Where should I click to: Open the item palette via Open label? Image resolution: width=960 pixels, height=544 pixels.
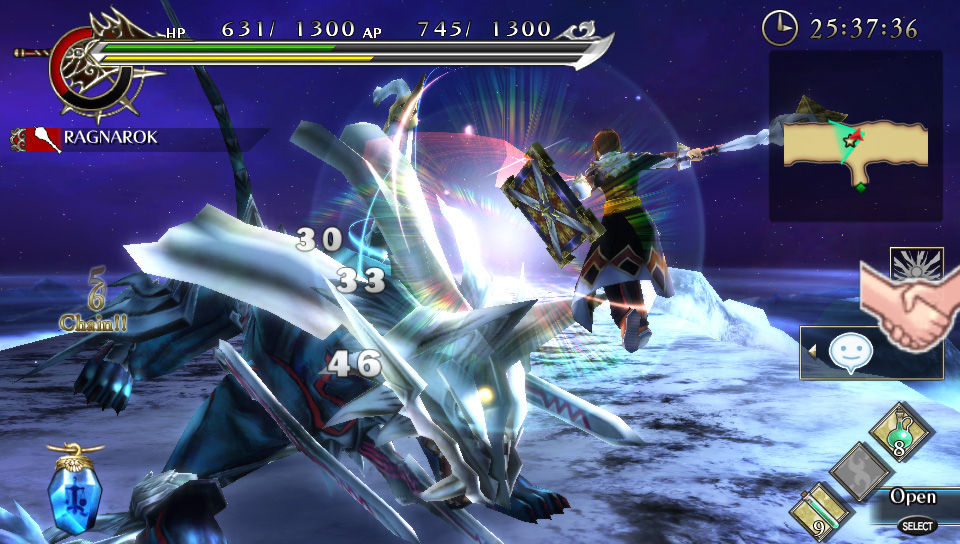click(913, 497)
